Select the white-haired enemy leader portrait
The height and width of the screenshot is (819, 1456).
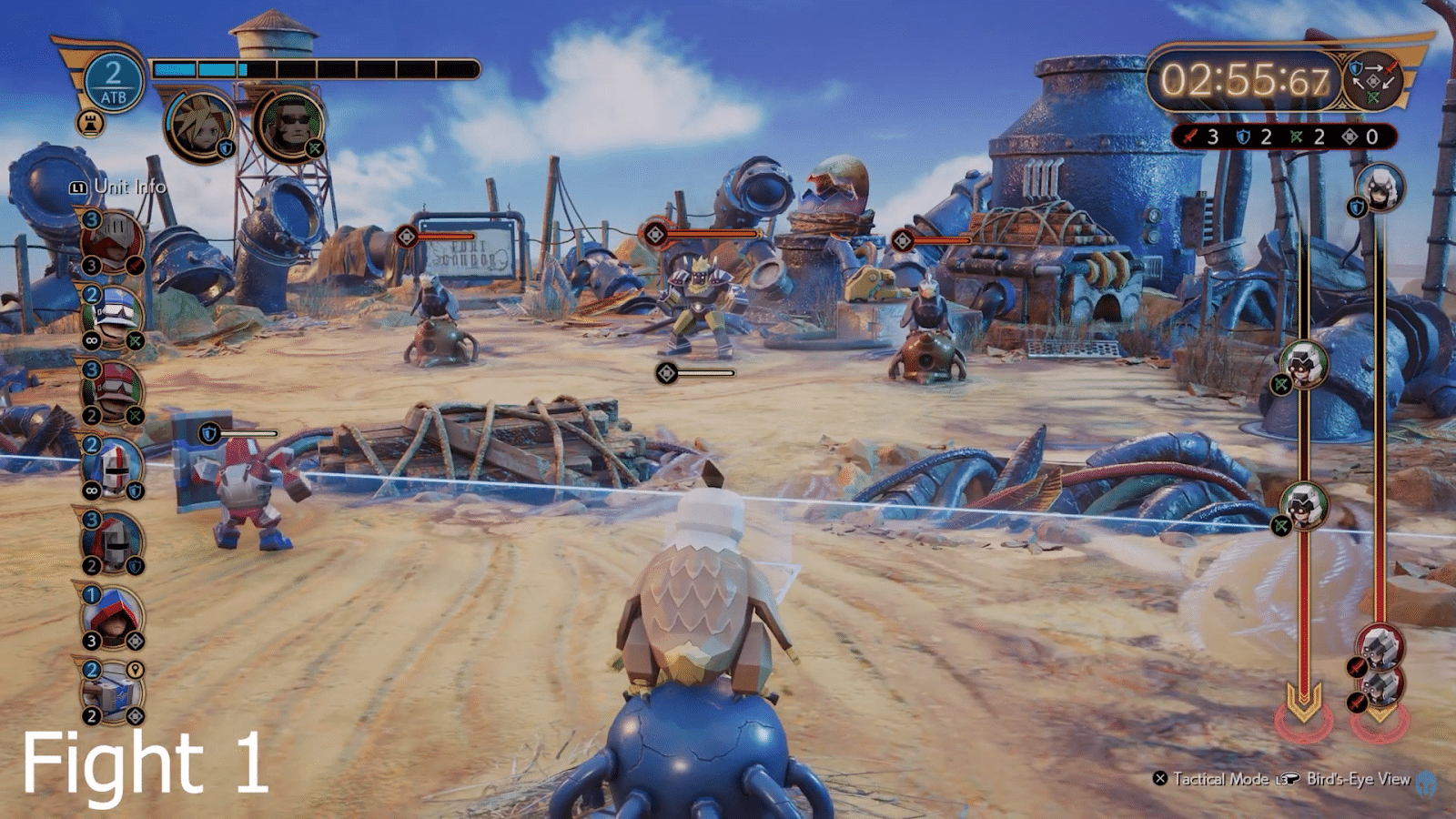(1380, 188)
